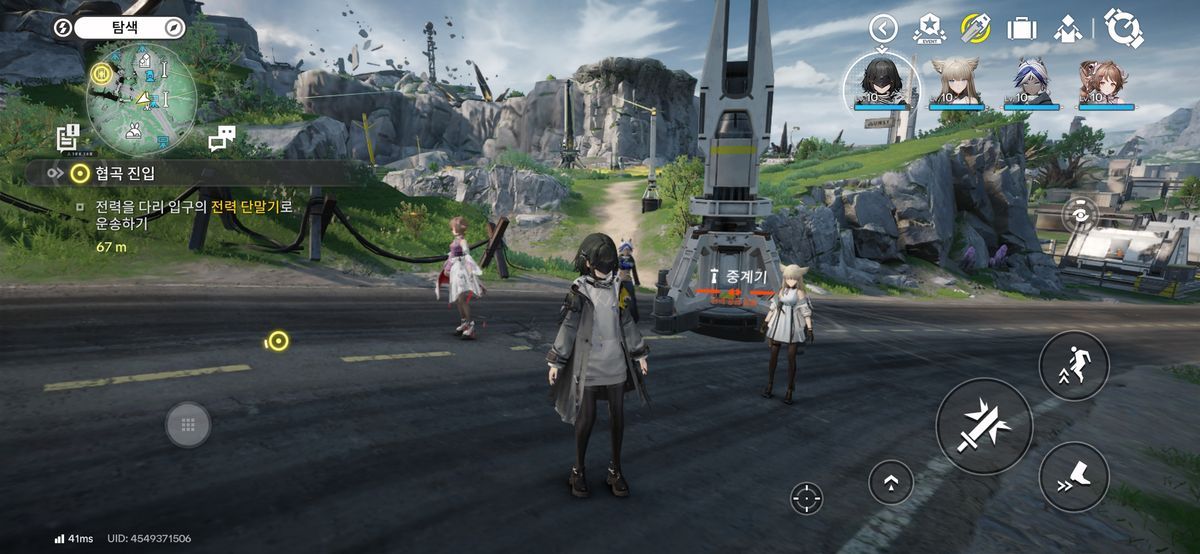Tap the crosshair lock-on target button

[807, 497]
